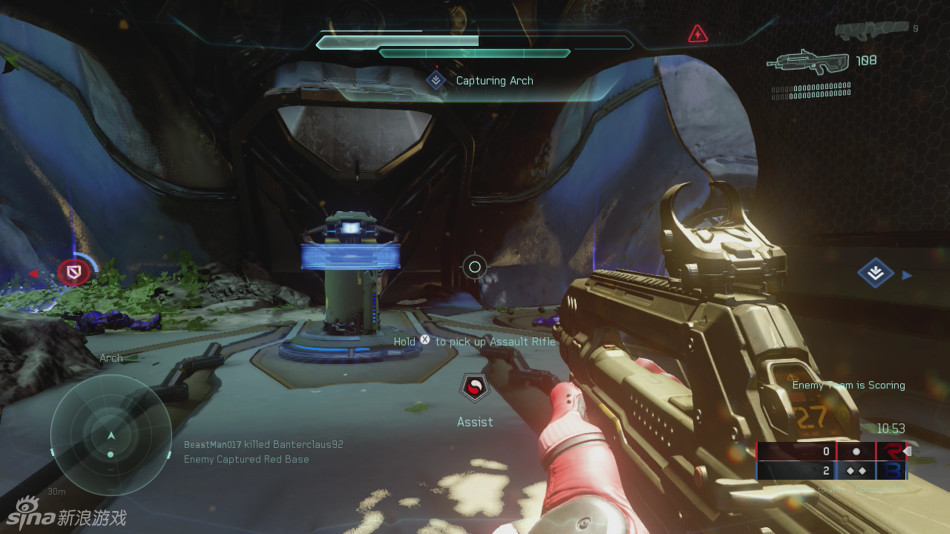
Task: Select the assault rifle weapon icon
Action: tap(808, 62)
